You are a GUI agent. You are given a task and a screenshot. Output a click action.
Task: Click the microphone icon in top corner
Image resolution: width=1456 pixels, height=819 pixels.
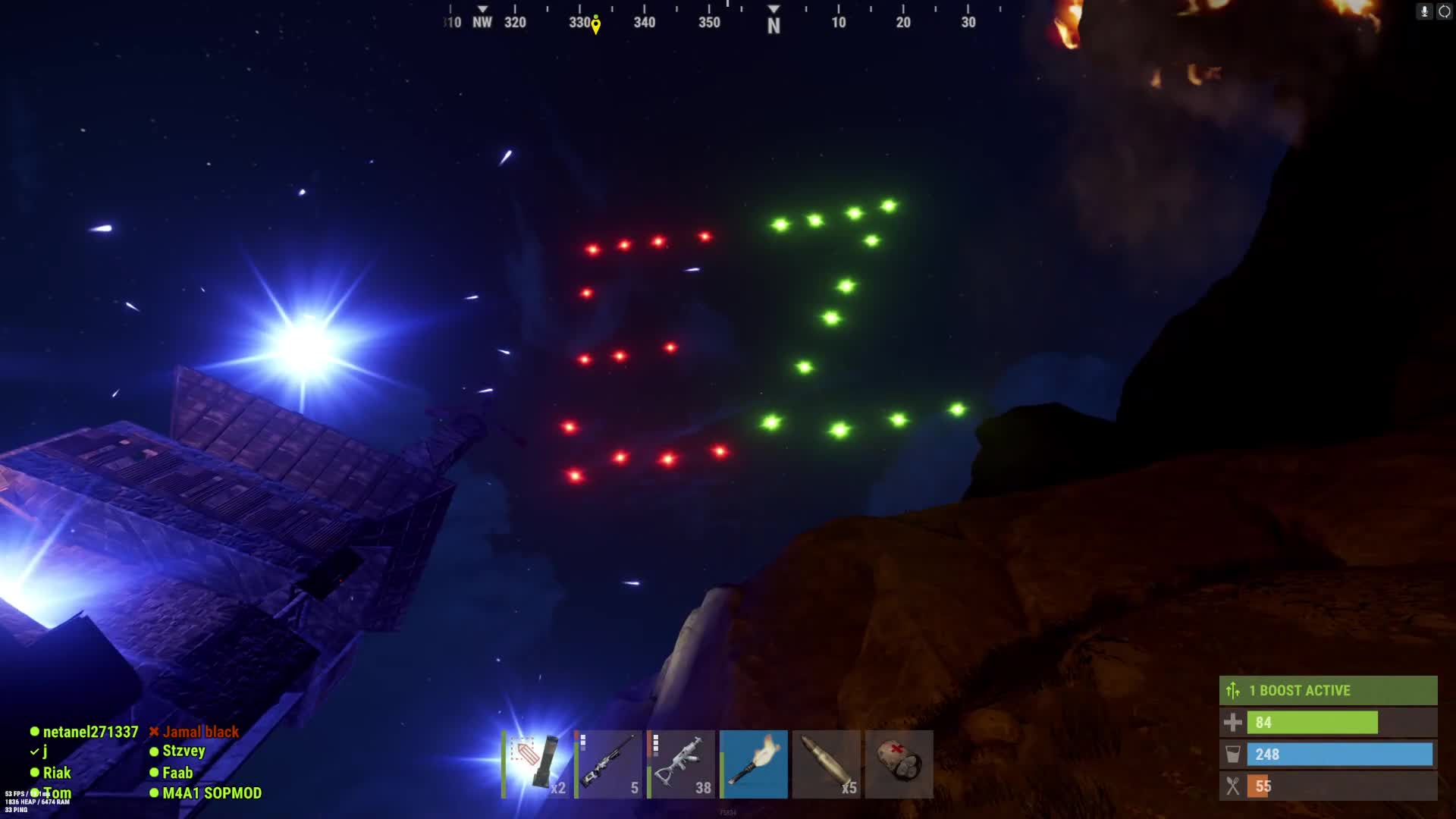tap(1424, 11)
